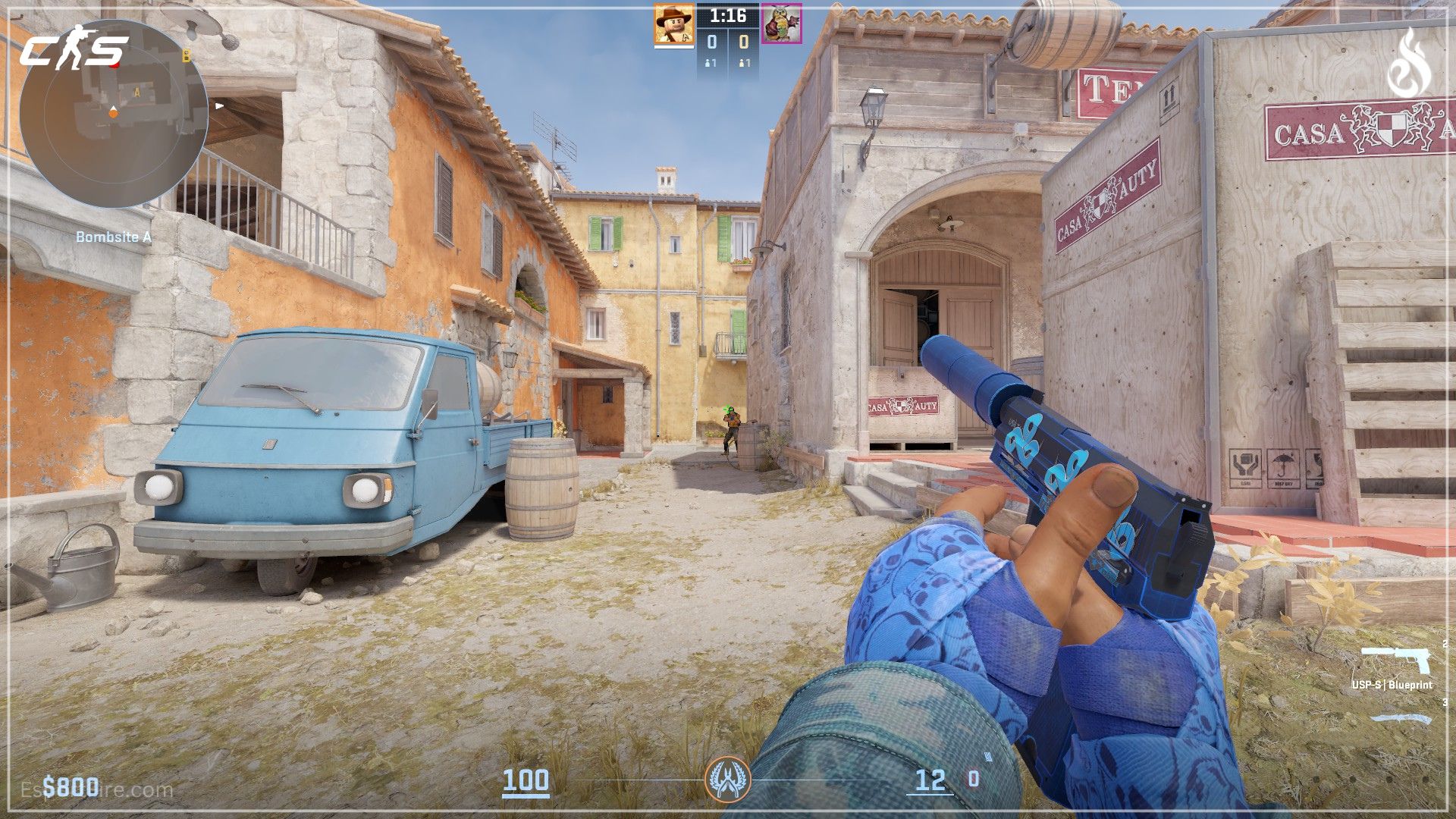
Task: Click the CT team emblem at bottom center
Action: [x=729, y=779]
